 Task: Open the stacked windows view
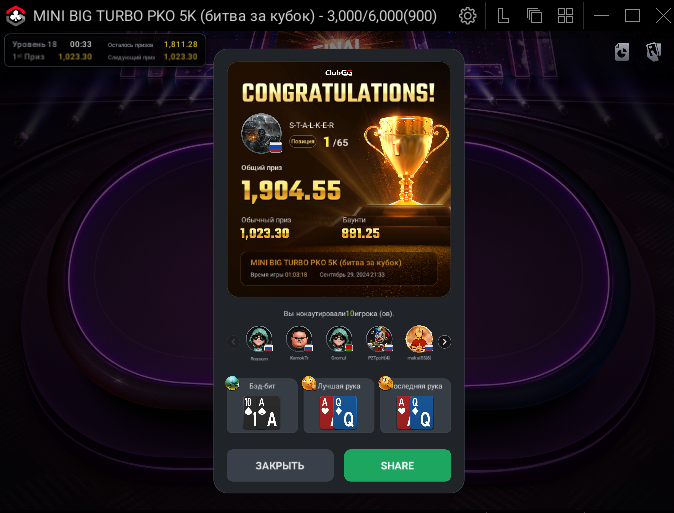[x=534, y=16]
